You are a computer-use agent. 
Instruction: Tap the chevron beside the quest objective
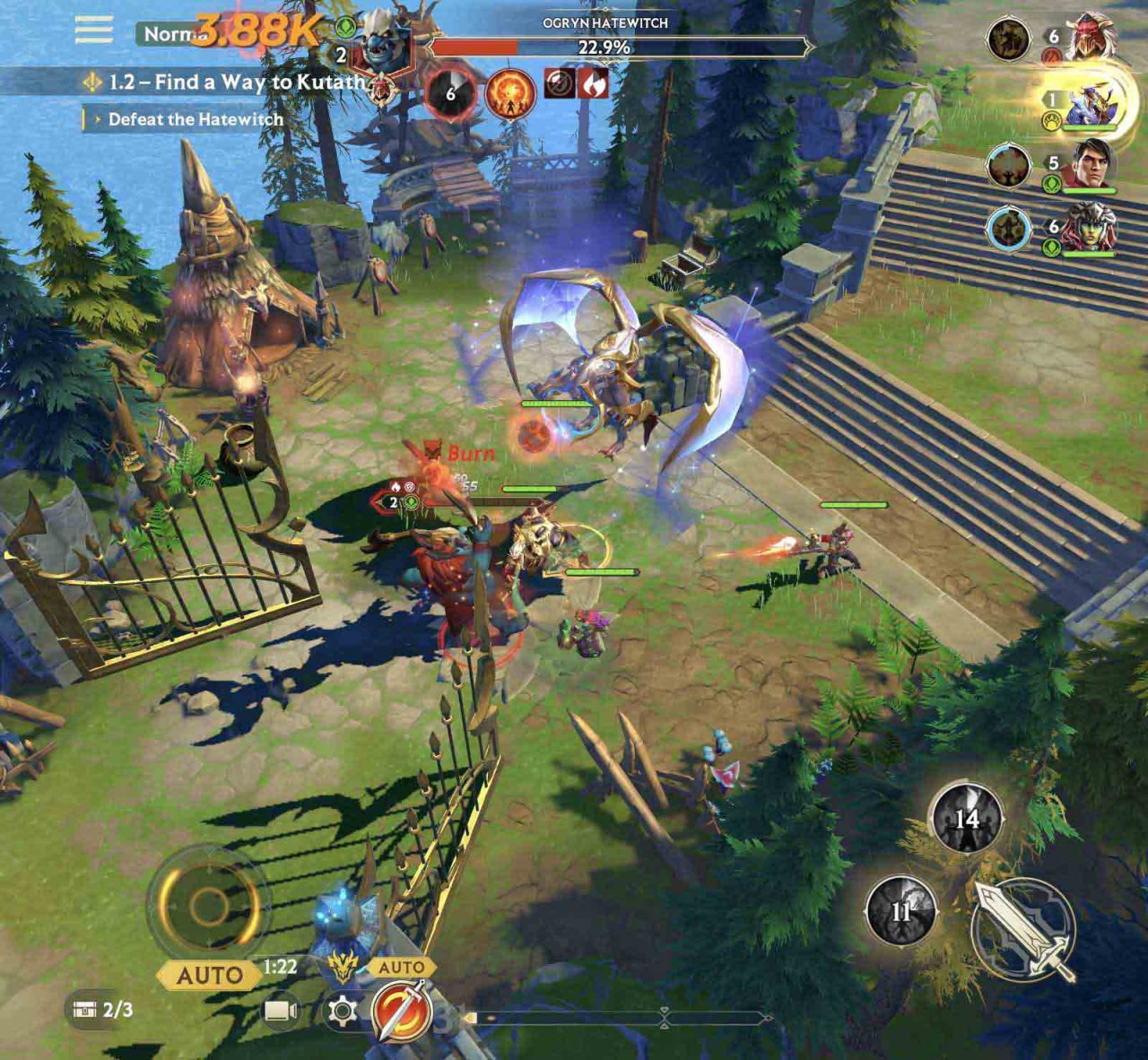coord(100,117)
